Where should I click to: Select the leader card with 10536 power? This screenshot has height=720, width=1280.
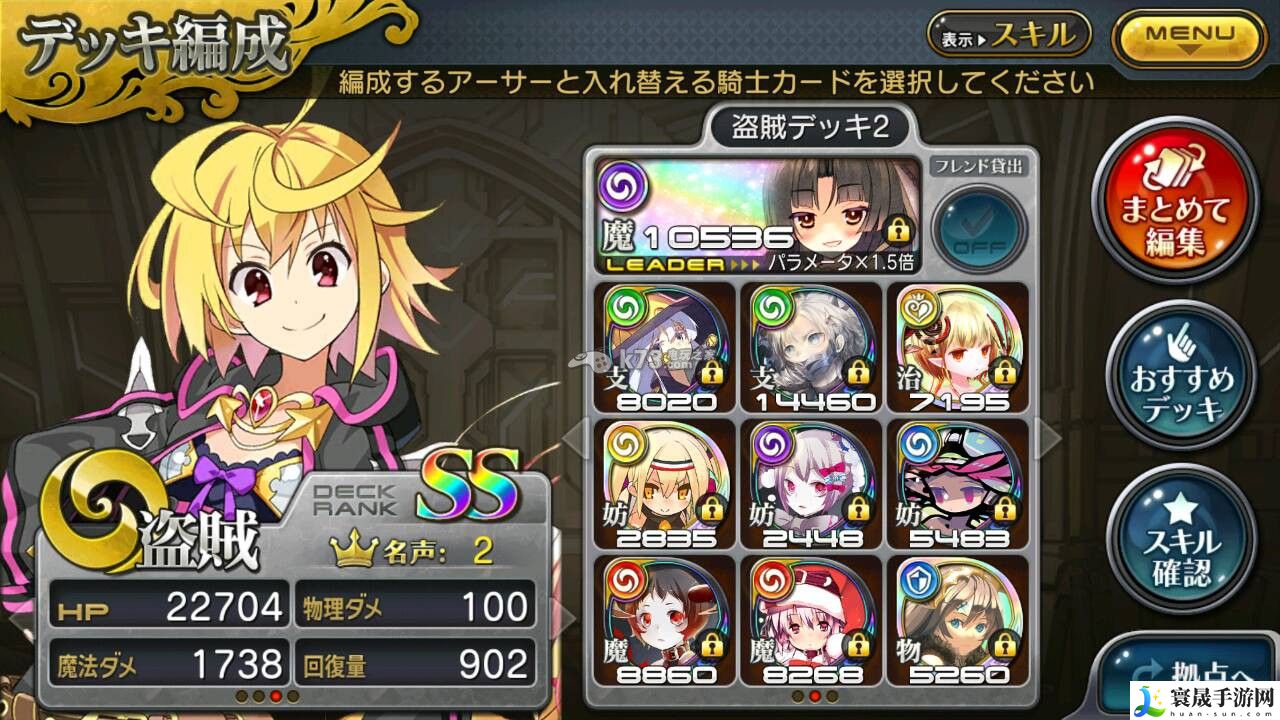click(x=757, y=214)
